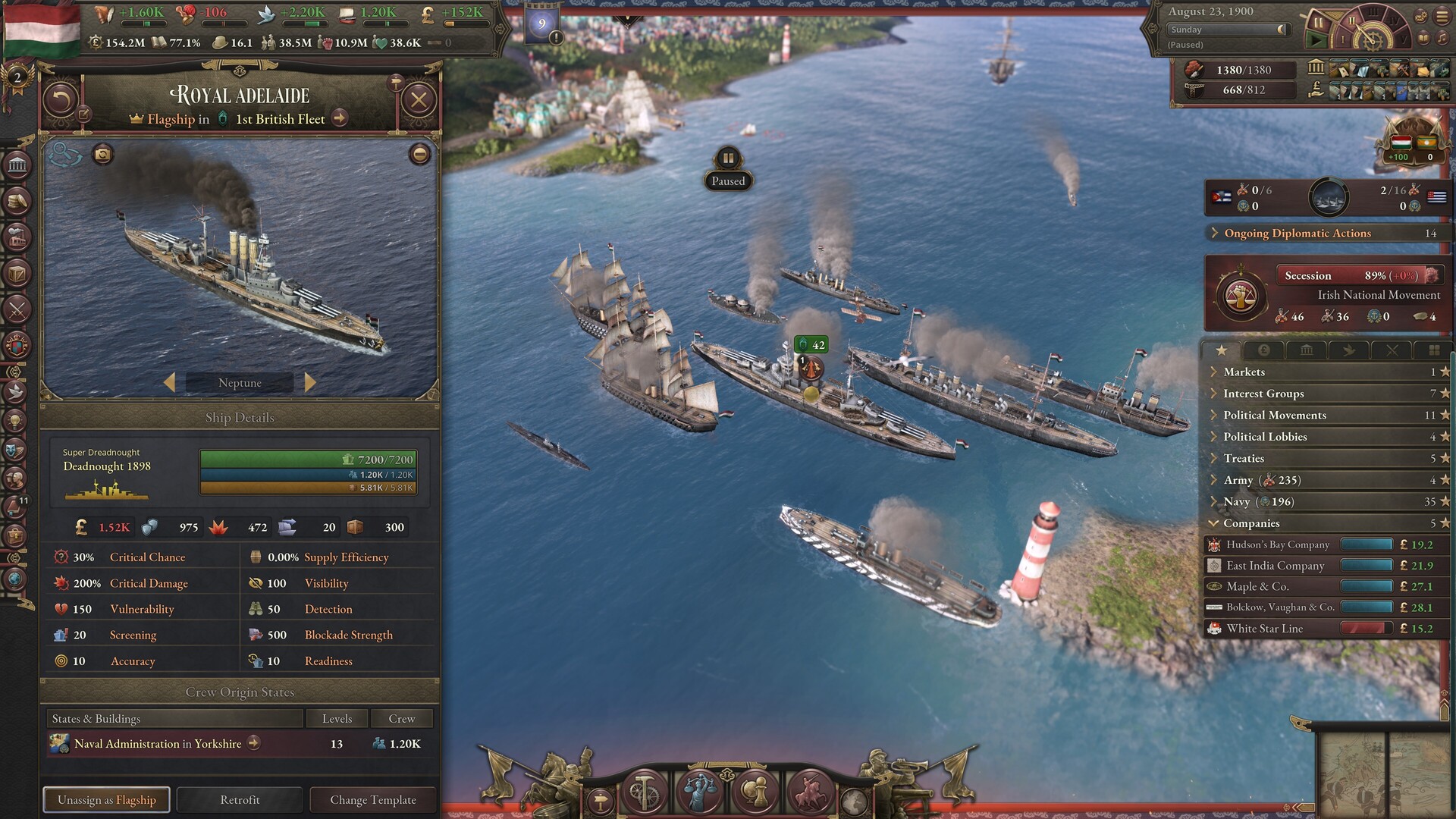1456x819 pixels.
Task: Collapse the Companies section
Action: click(x=1251, y=523)
